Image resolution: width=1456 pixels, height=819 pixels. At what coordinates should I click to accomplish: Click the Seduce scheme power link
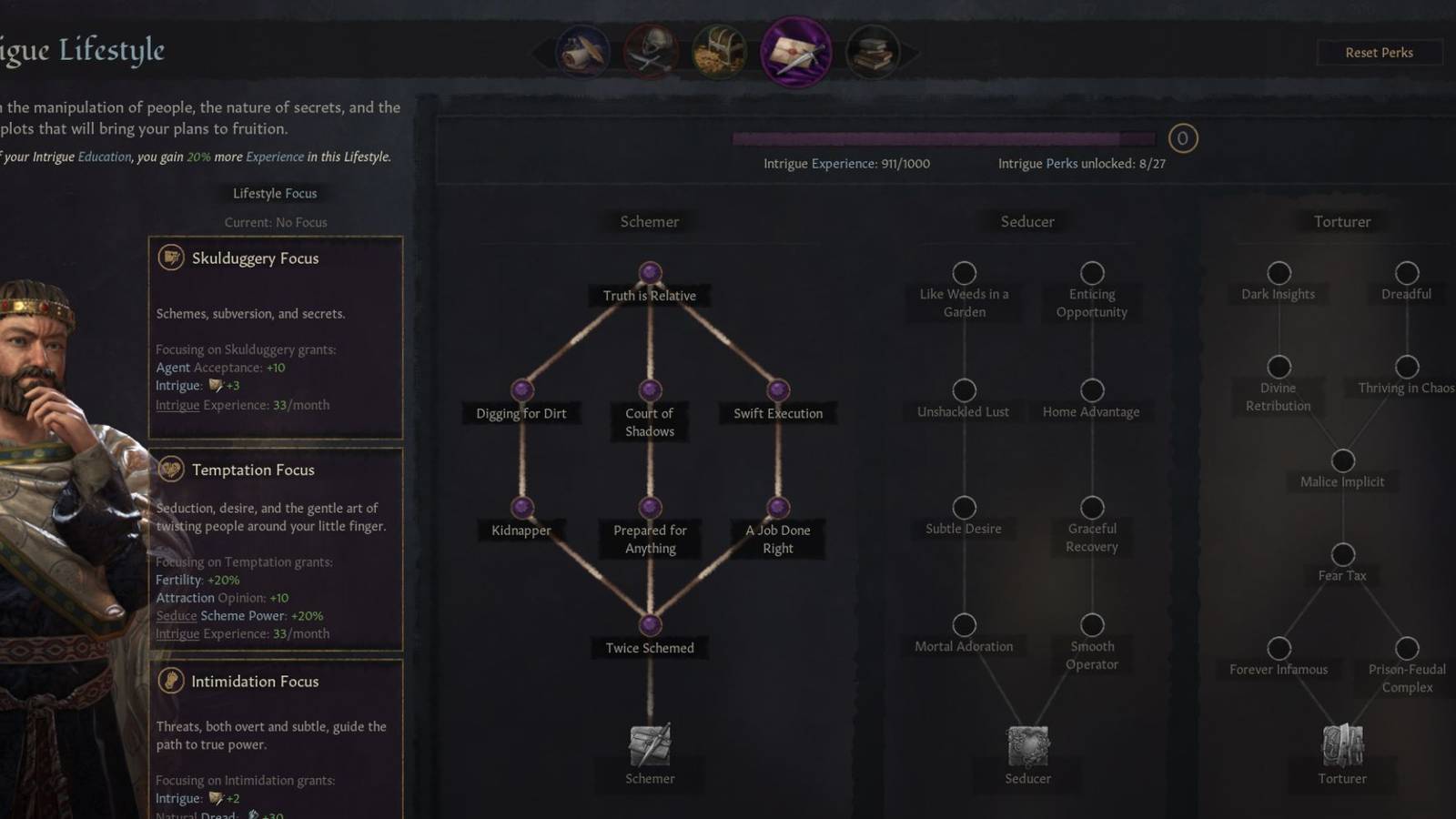pyautogui.click(x=176, y=615)
